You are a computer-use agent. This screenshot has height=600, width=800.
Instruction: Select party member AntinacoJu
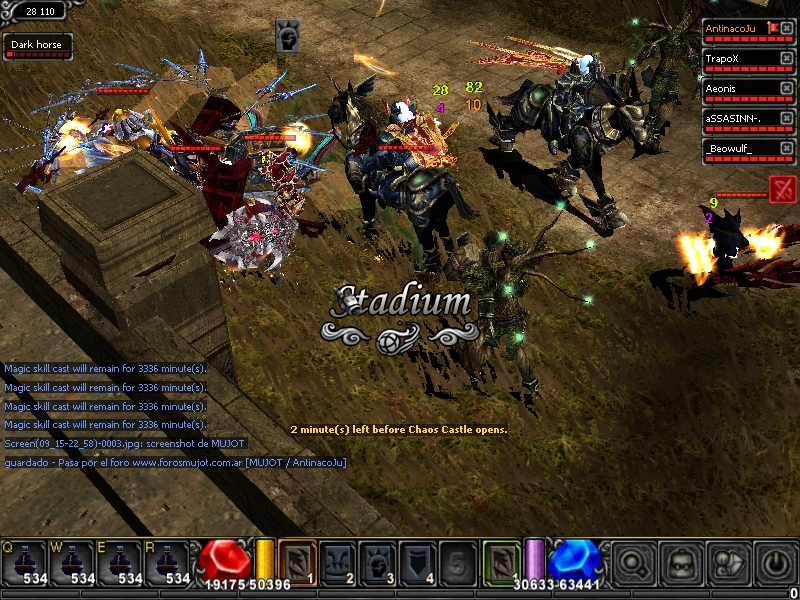point(736,29)
